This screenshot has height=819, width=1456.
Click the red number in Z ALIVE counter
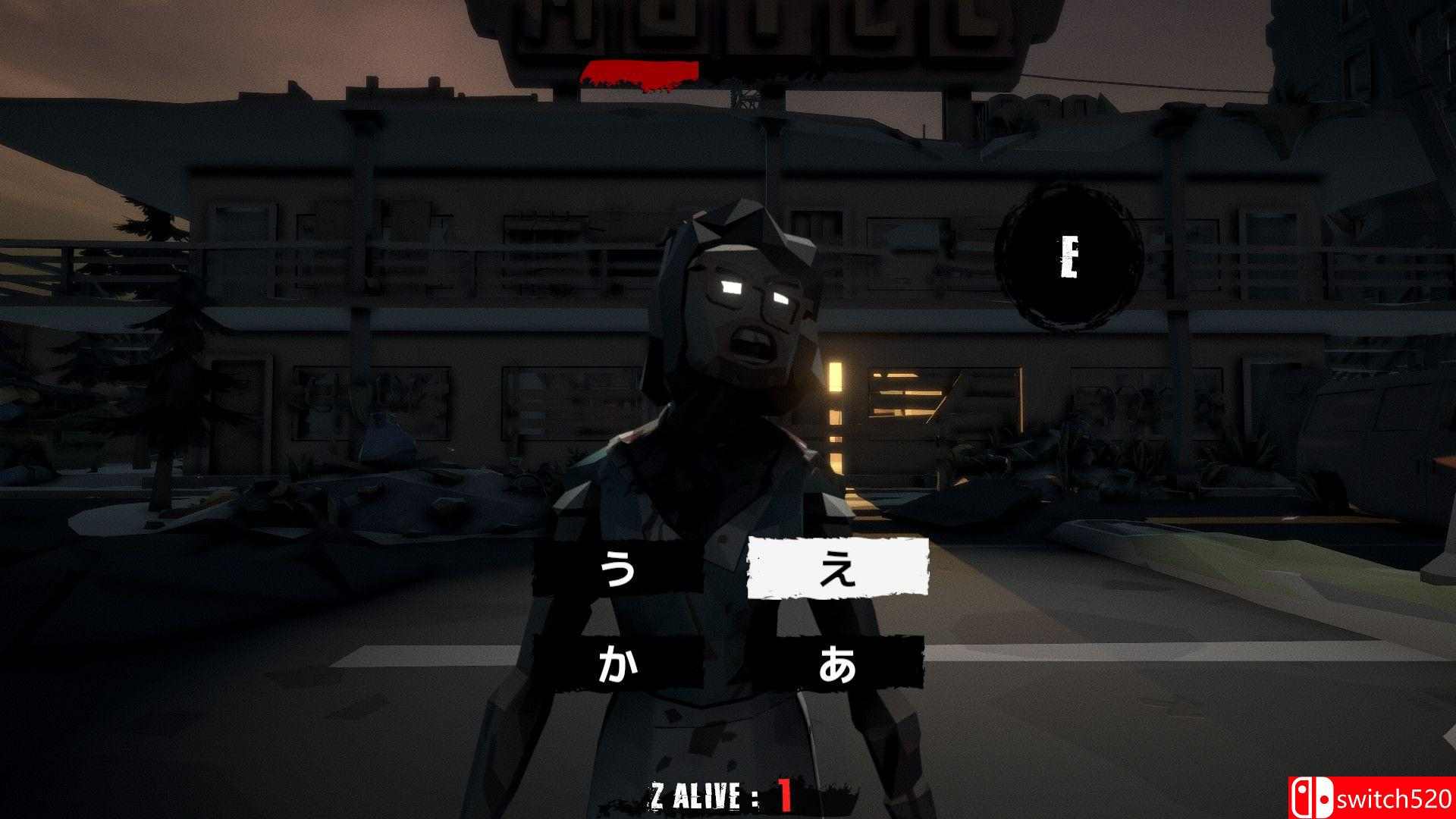[x=786, y=795]
